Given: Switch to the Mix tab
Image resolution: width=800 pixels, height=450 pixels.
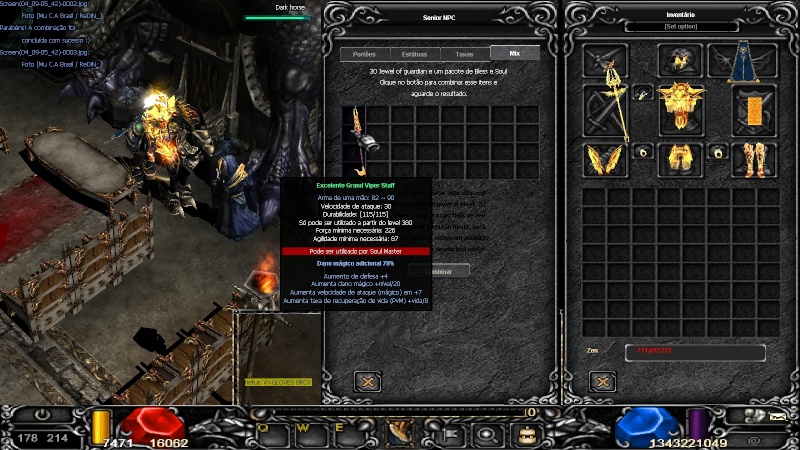Looking at the screenshot, I should pos(513,54).
